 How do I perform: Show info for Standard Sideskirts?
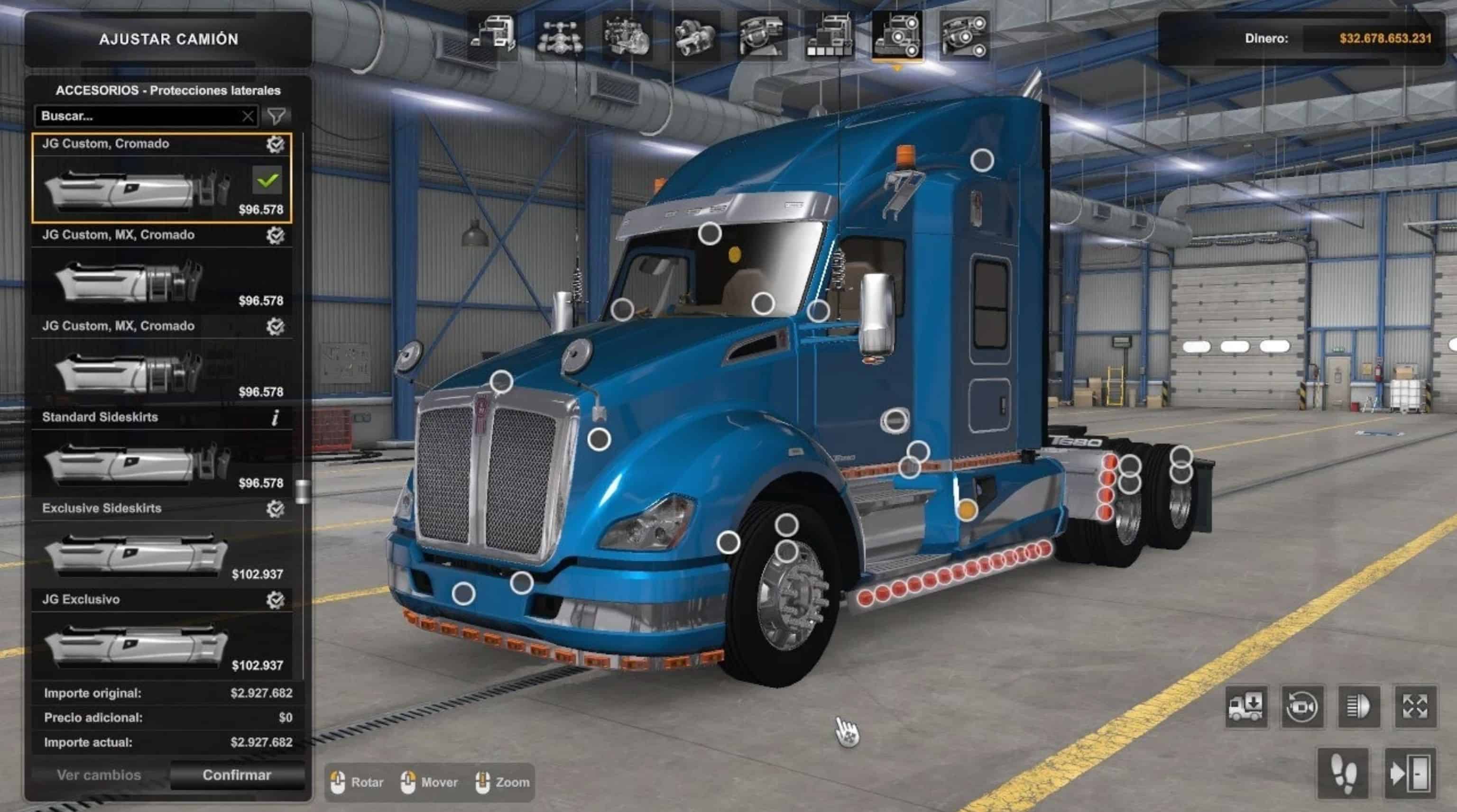pyautogui.click(x=275, y=418)
